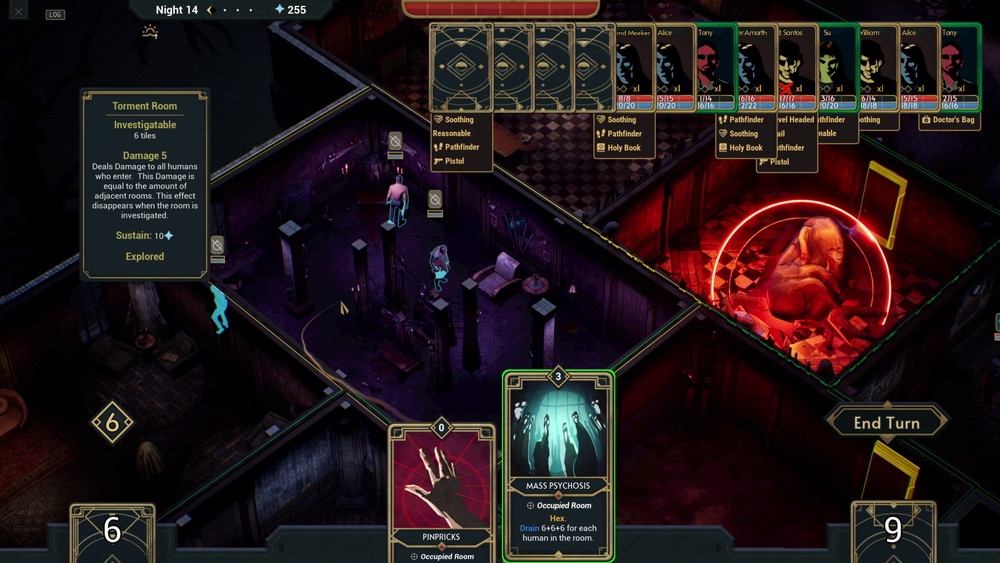Select the William human portrait card
Viewport: 1000px width, 563px height.
(x=877, y=67)
